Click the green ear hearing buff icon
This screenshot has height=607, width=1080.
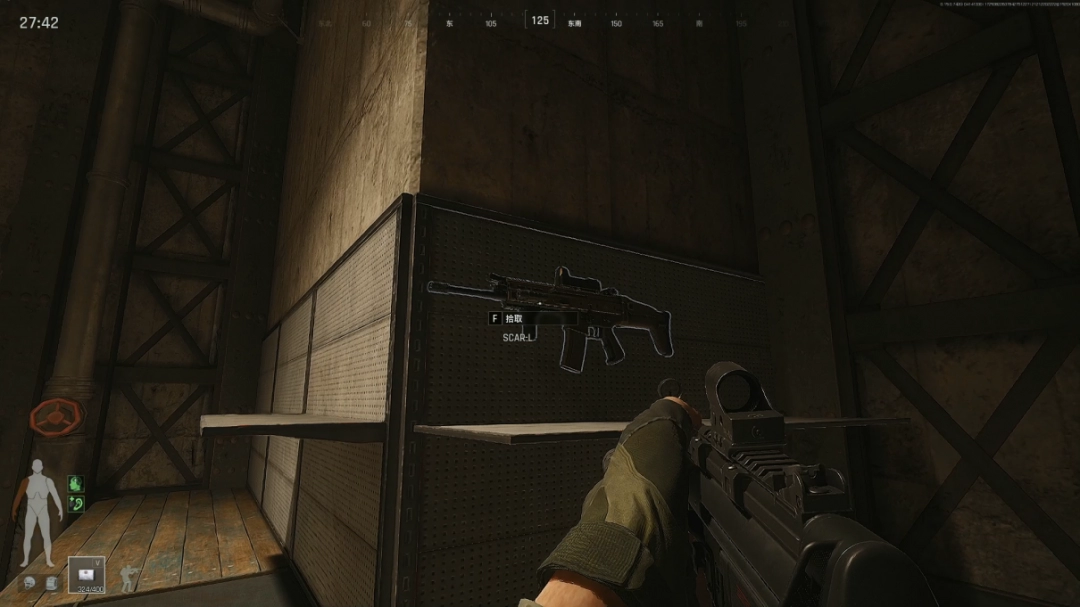click(x=74, y=503)
